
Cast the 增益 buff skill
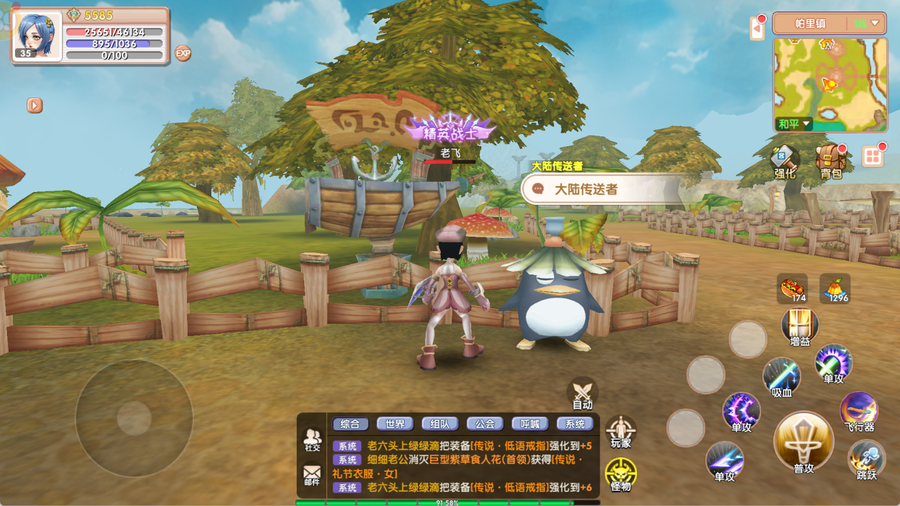coord(799,327)
